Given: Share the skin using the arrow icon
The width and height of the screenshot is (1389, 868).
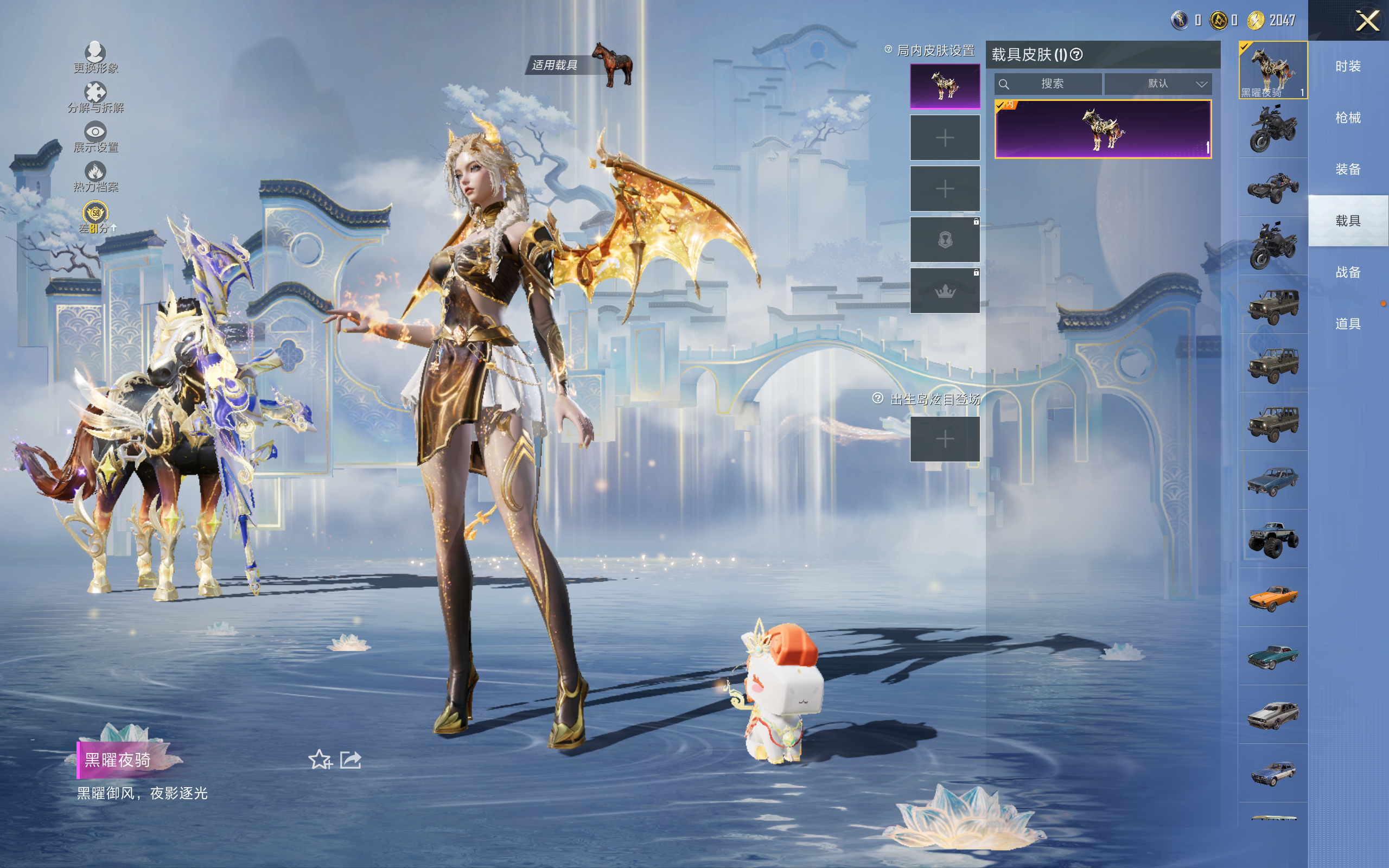Looking at the screenshot, I should click(x=351, y=760).
